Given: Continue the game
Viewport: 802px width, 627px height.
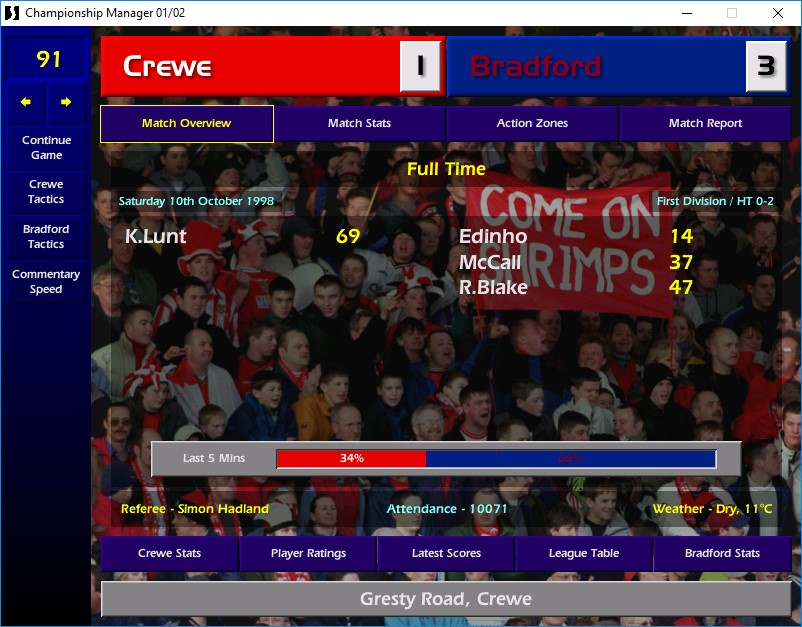Looking at the screenshot, I should click(46, 148).
